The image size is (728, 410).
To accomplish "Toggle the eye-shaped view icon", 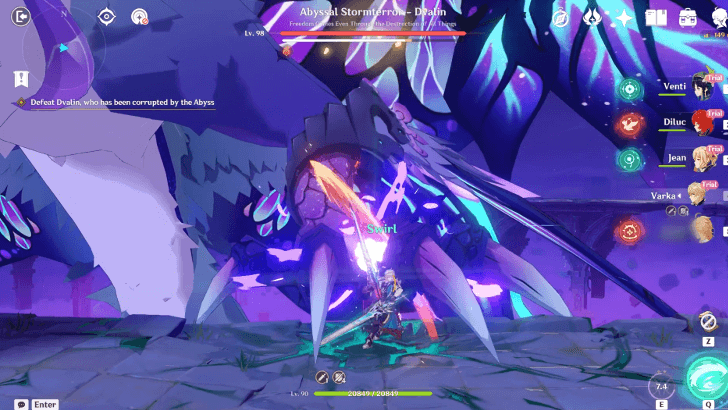I will (x=108, y=16).
